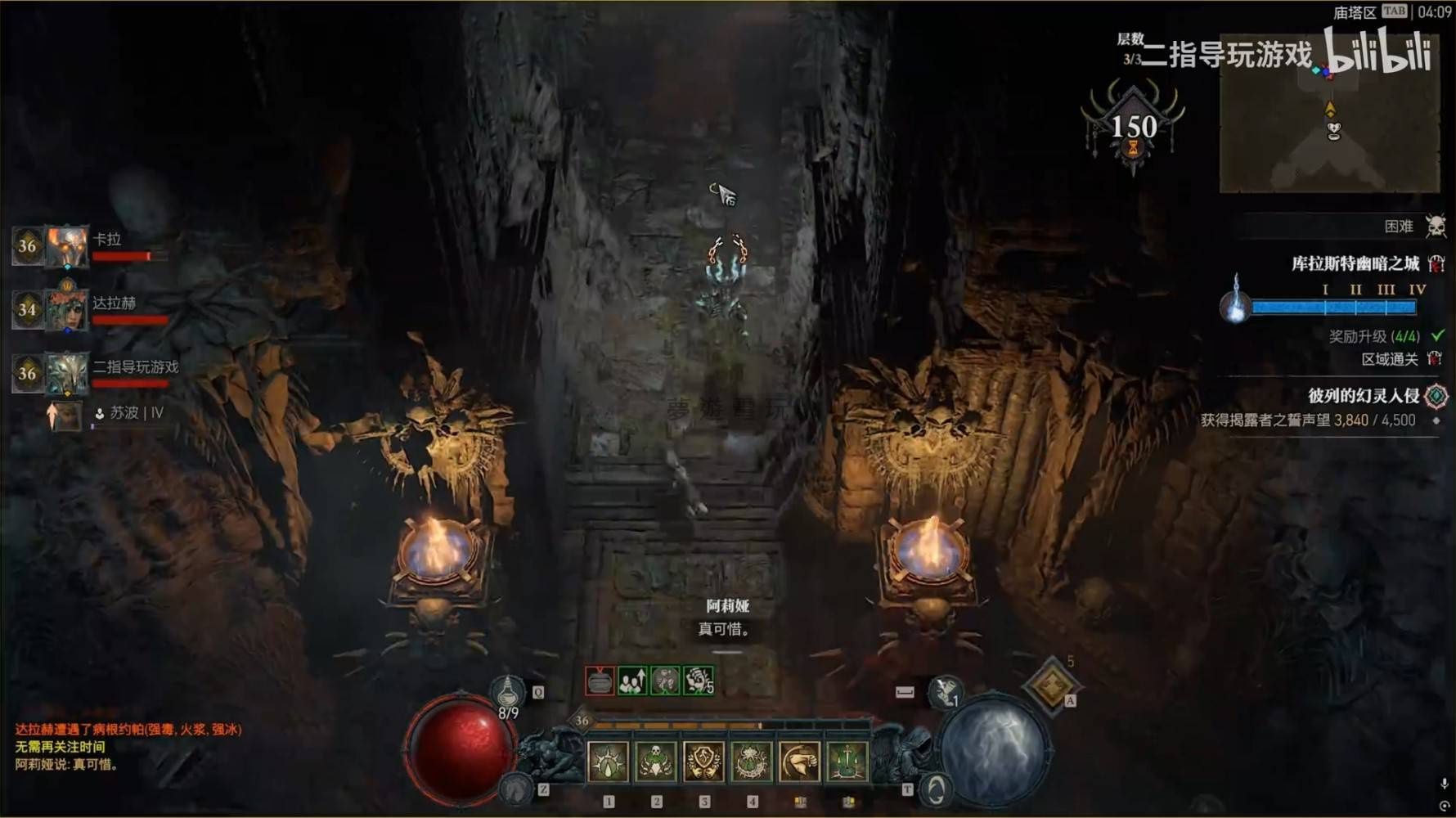The width and height of the screenshot is (1456, 818).
Task: Use the evade dodge icon
Action: click(936, 789)
